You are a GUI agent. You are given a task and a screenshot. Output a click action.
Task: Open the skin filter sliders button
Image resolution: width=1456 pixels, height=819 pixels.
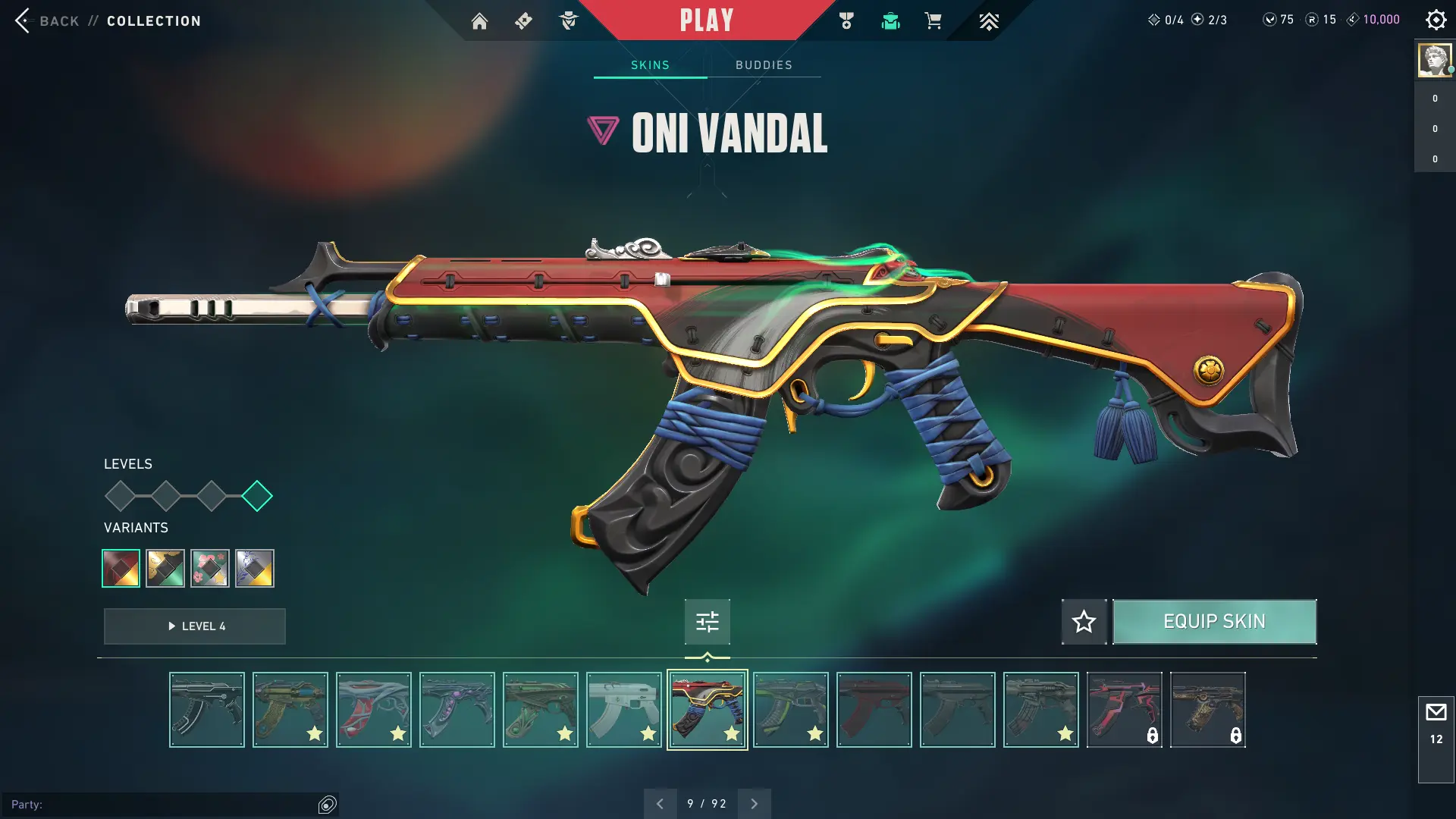707,622
